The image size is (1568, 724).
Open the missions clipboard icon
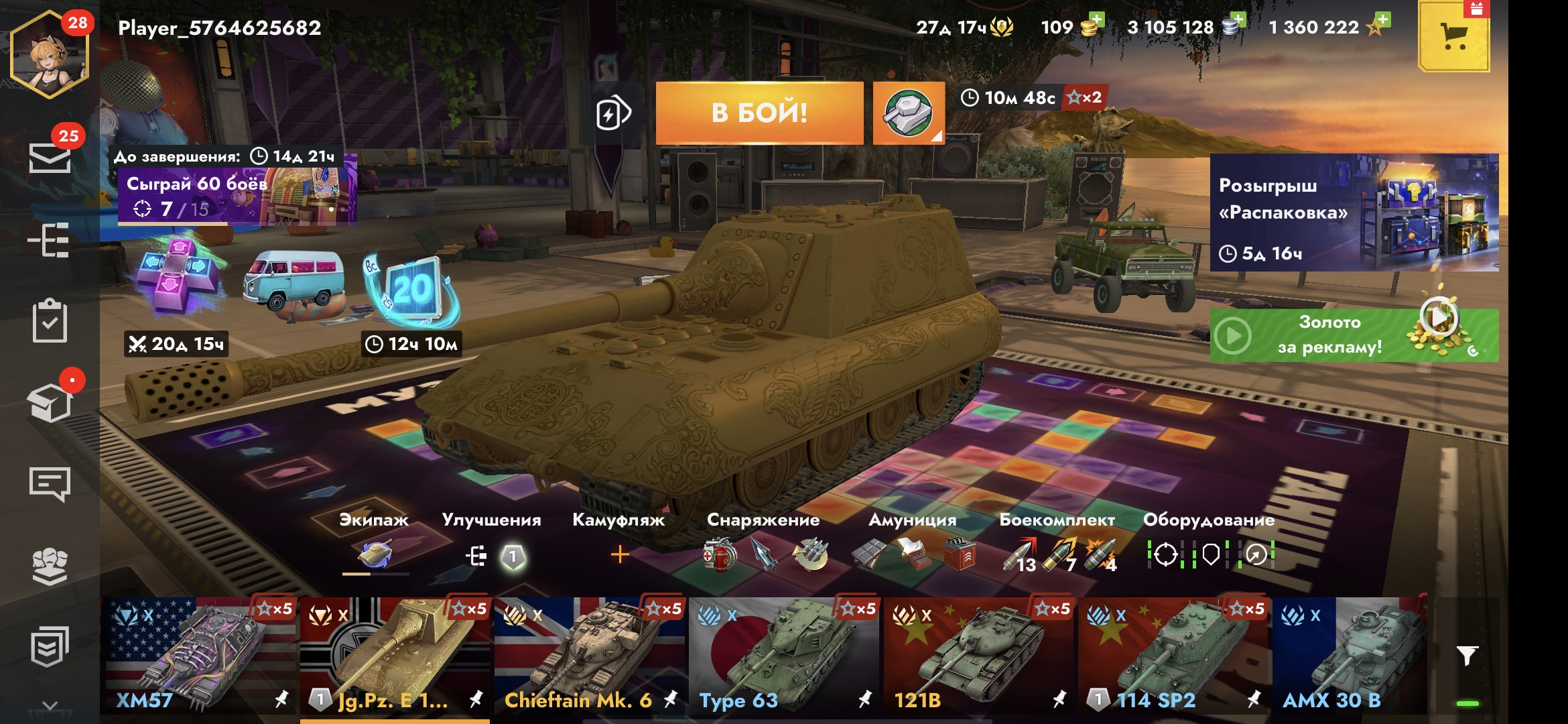(x=50, y=321)
